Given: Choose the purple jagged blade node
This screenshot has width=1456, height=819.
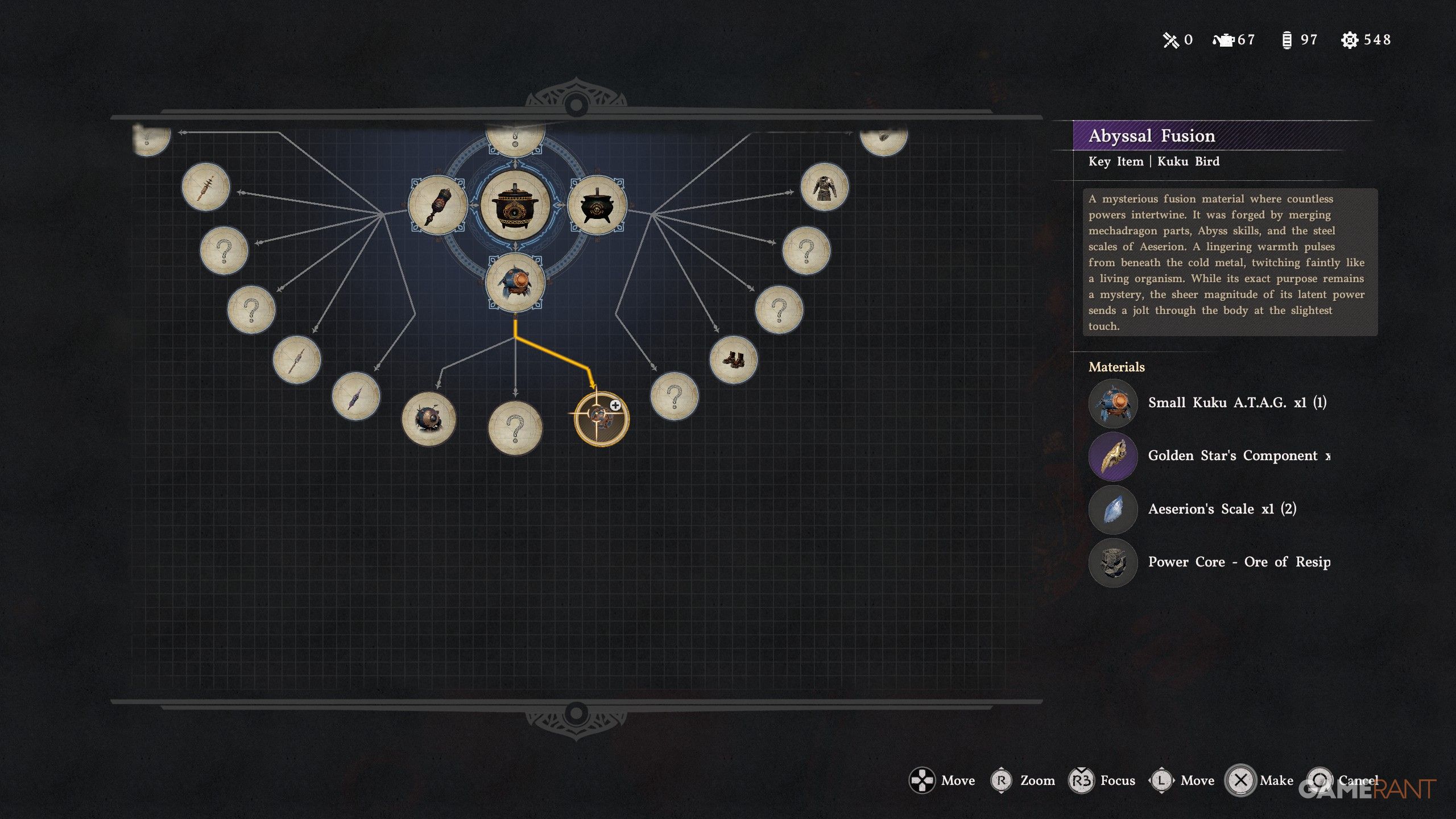Looking at the screenshot, I should (356, 396).
